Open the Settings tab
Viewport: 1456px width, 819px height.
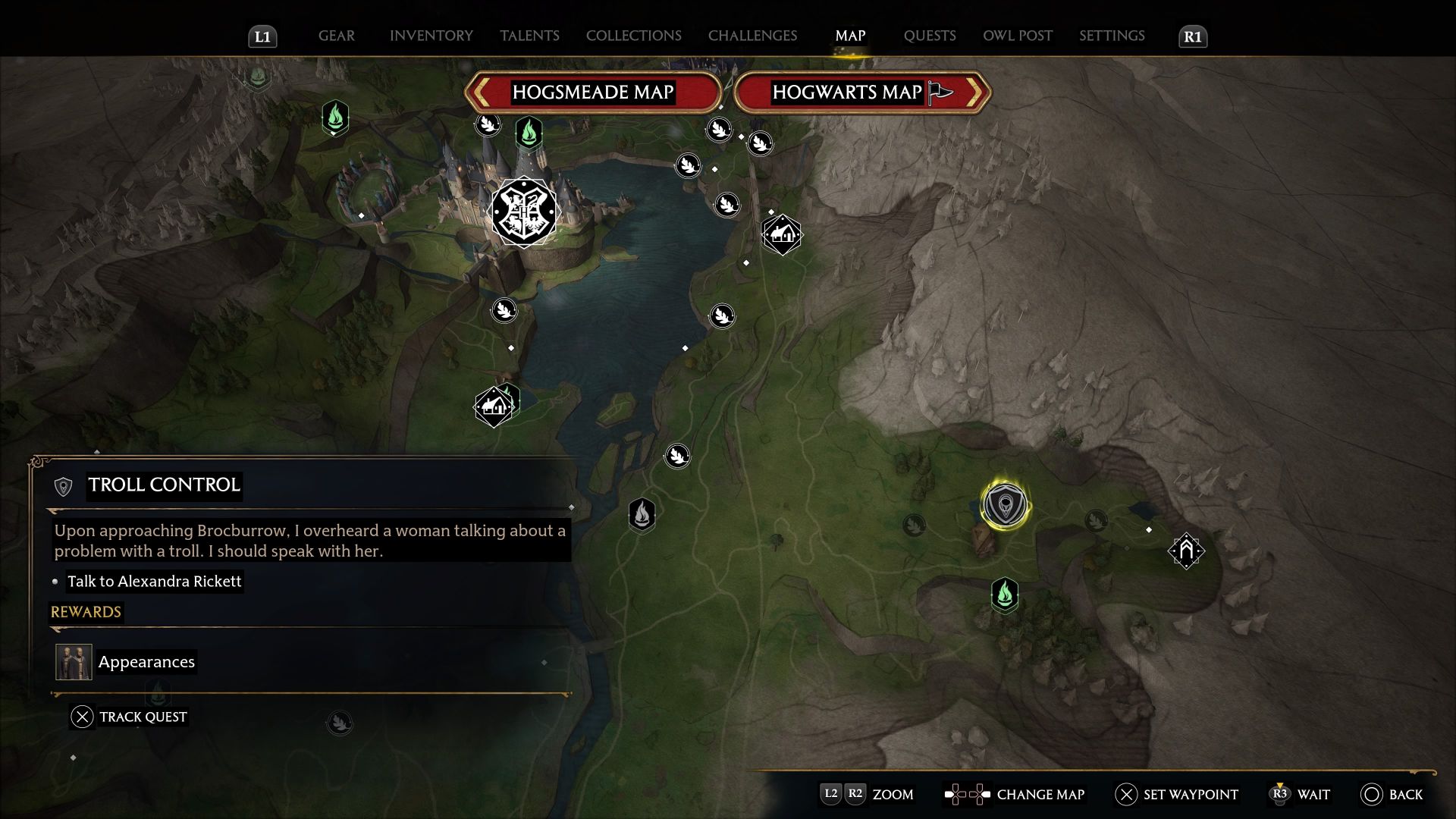click(1112, 36)
